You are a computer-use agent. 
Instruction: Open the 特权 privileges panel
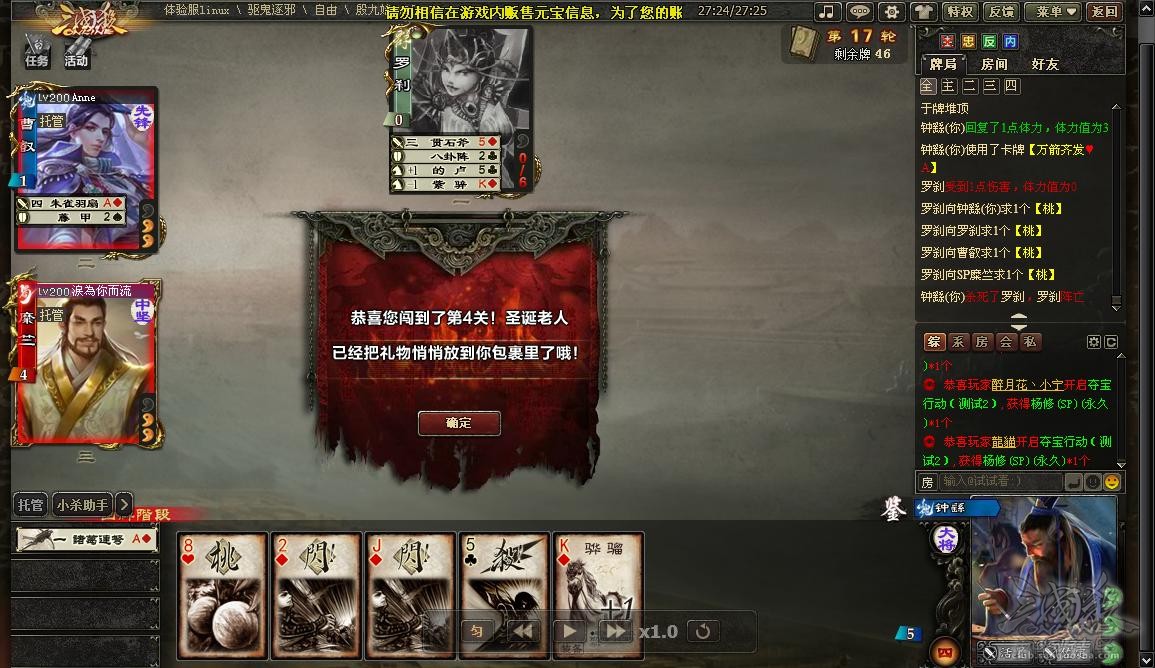pyautogui.click(x=959, y=12)
